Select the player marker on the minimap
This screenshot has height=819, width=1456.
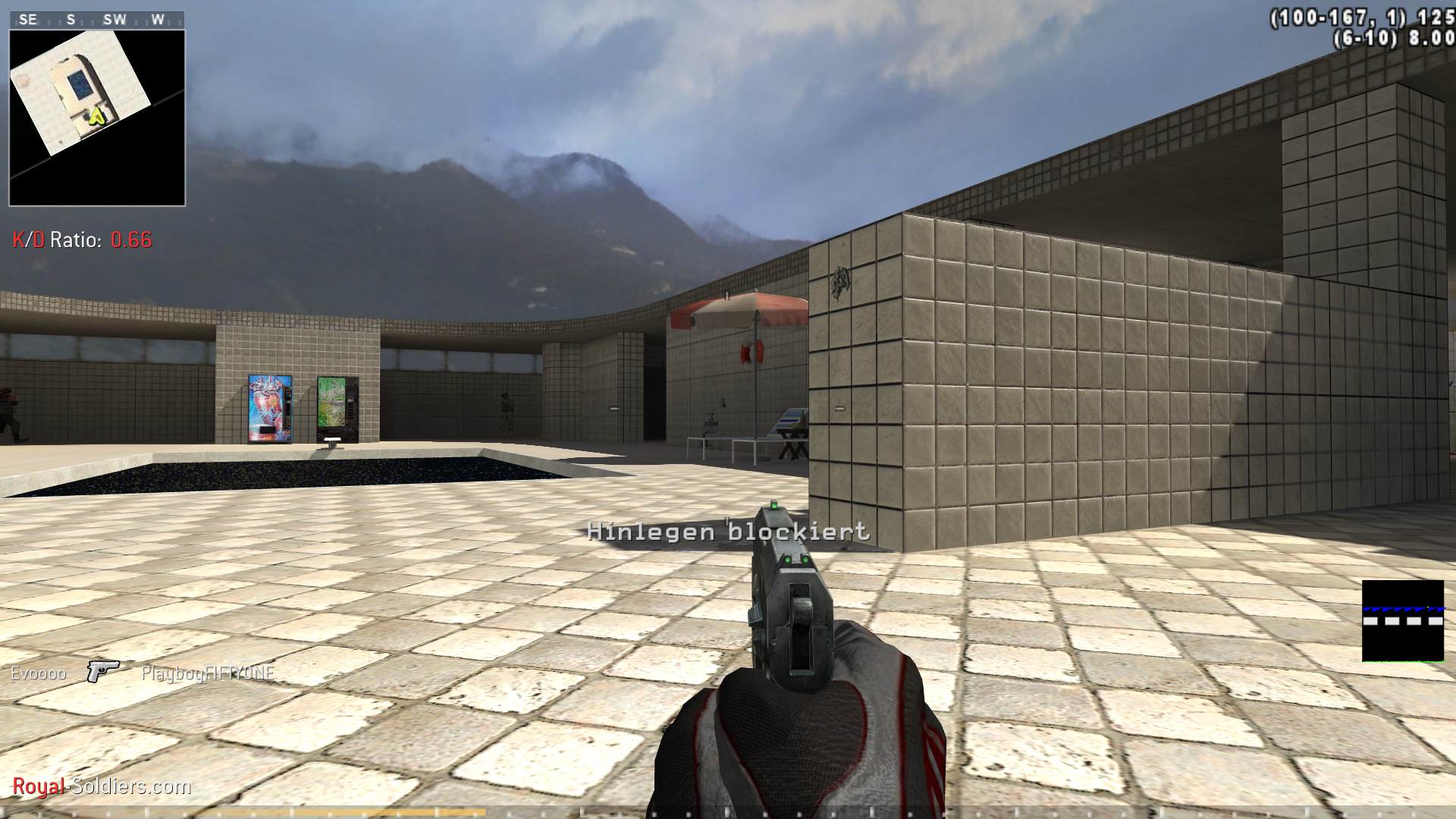[96, 115]
